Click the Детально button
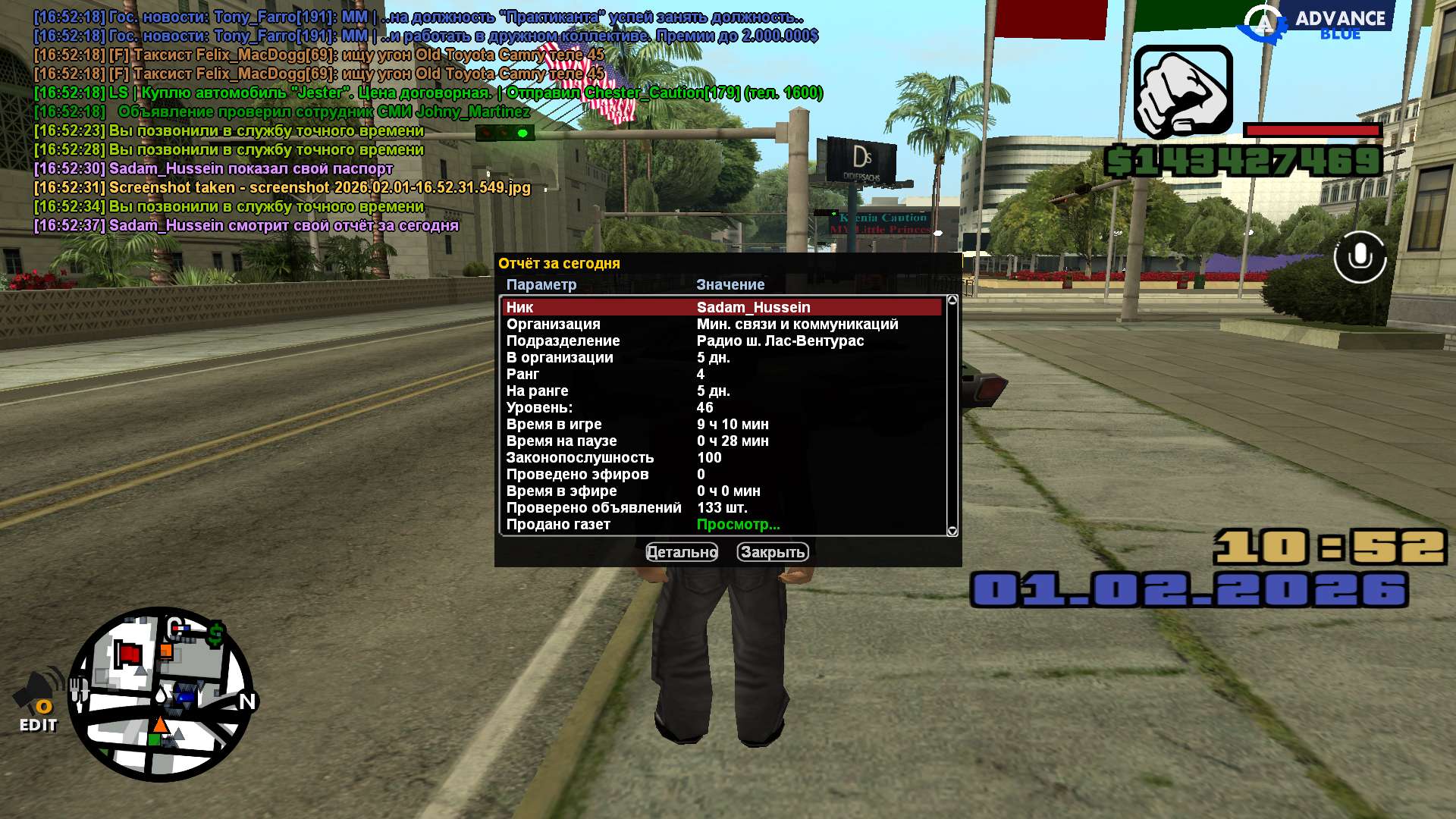1456x819 pixels. [x=681, y=552]
